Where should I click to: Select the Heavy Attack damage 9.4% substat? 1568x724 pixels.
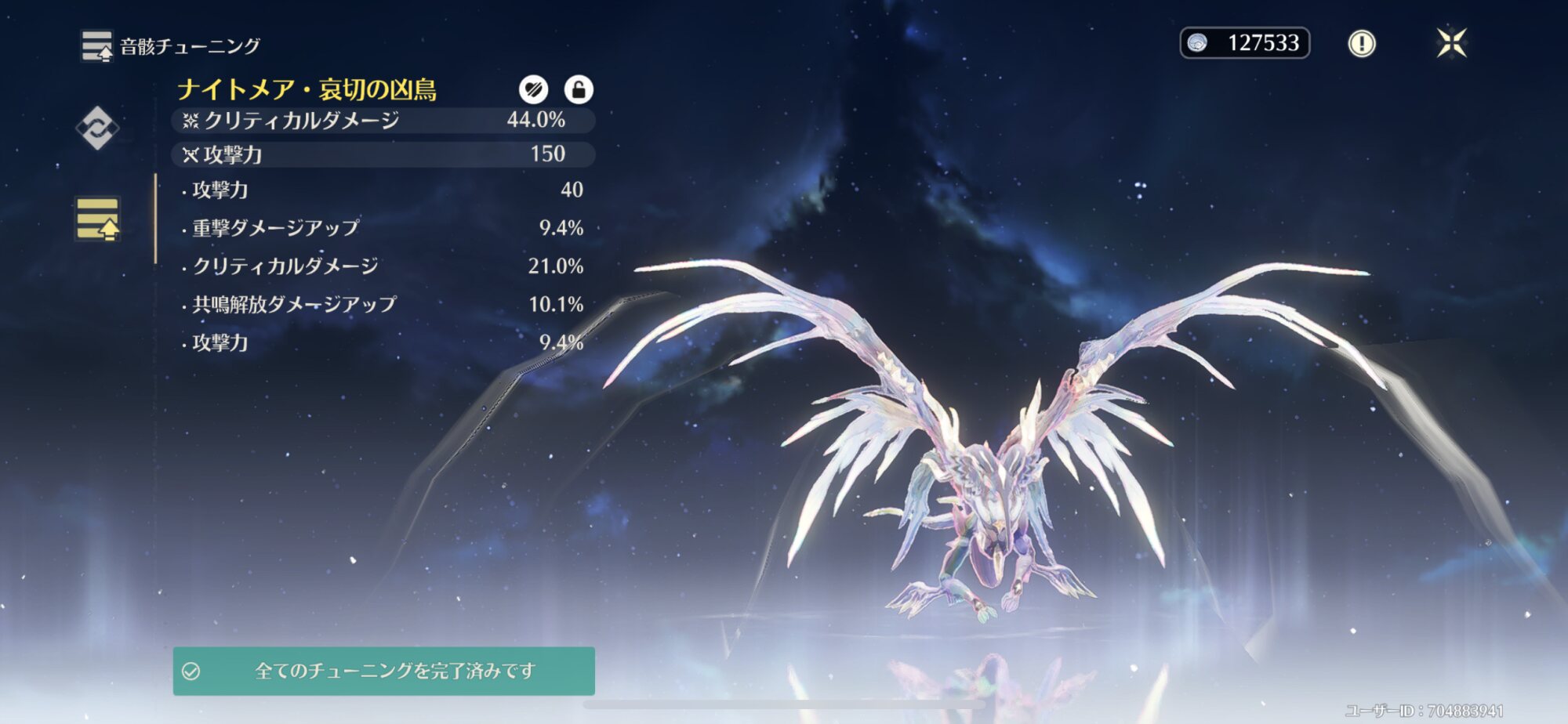383,228
